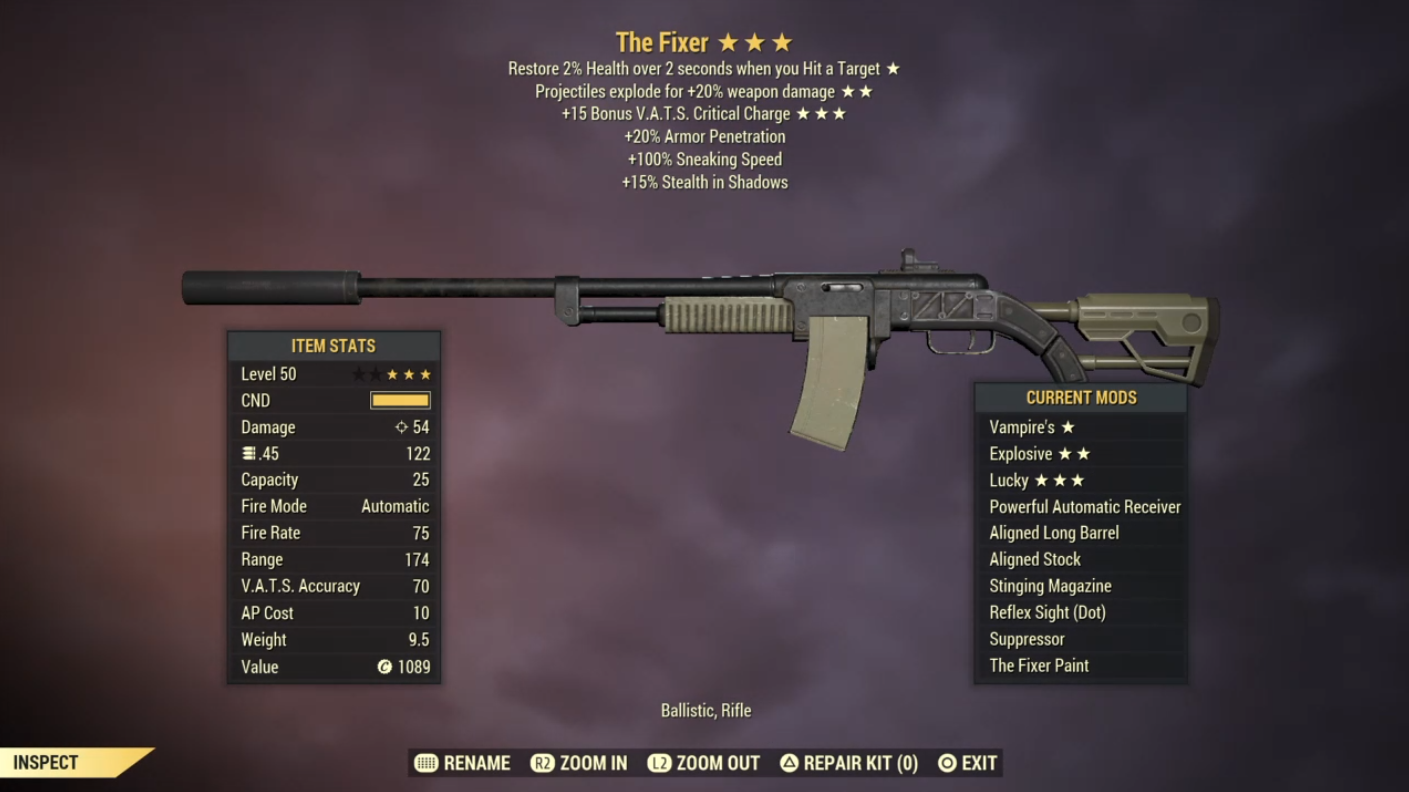Screen dimensions: 1409x792
Task: Expand the CURRENT MODS panel header
Action: tap(1080, 397)
